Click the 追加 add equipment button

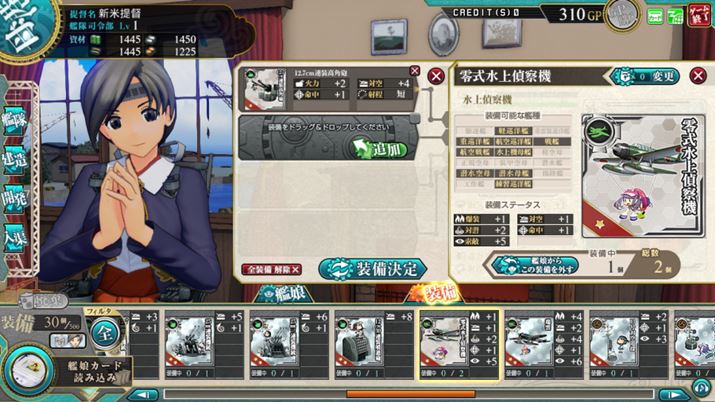[381, 149]
